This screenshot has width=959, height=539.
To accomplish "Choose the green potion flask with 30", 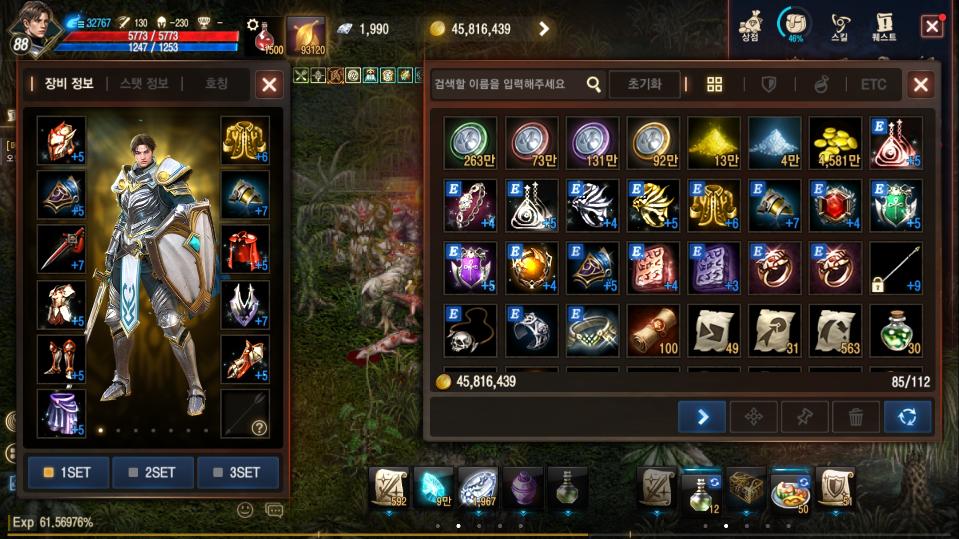I will pyautogui.click(x=896, y=330).
